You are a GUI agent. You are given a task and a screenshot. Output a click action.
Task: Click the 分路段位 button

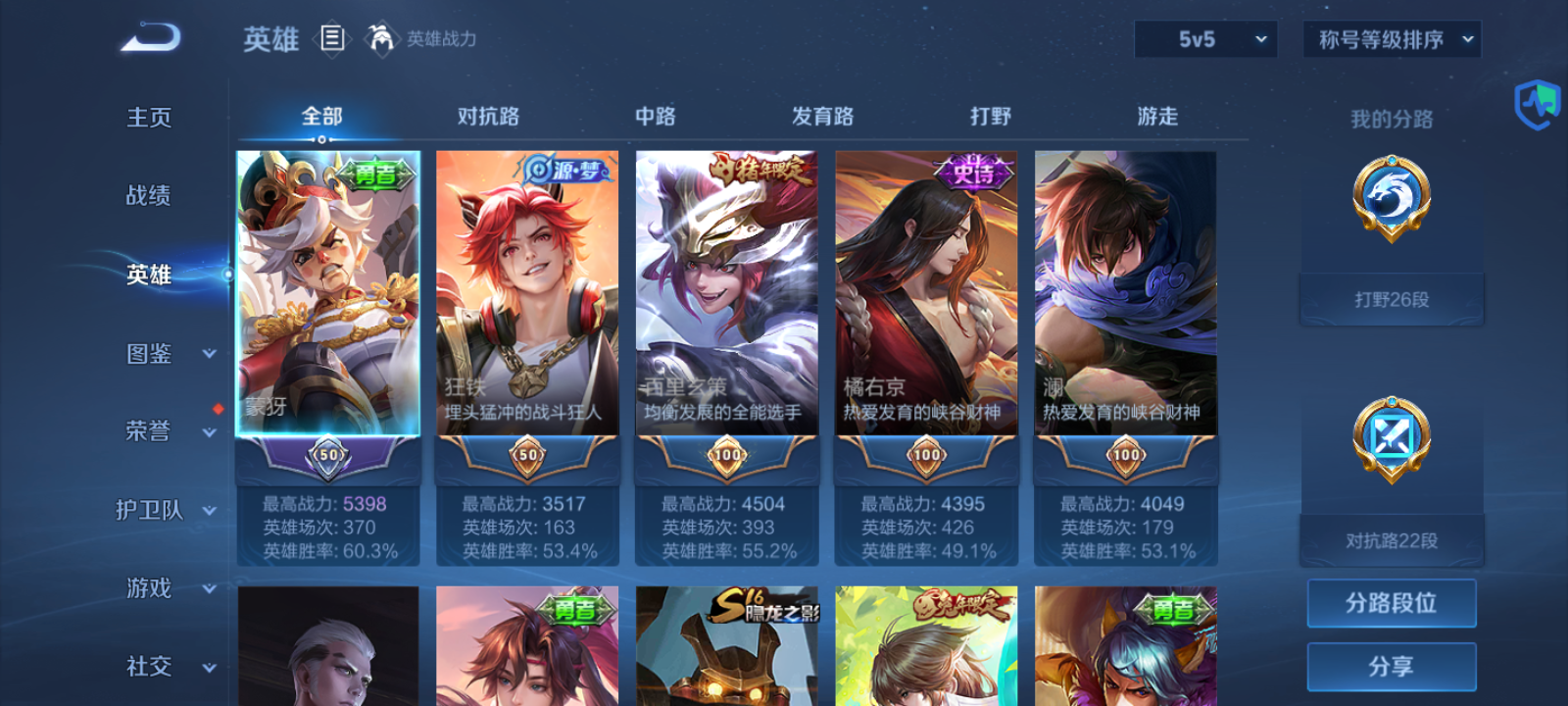pos(1391,603)
